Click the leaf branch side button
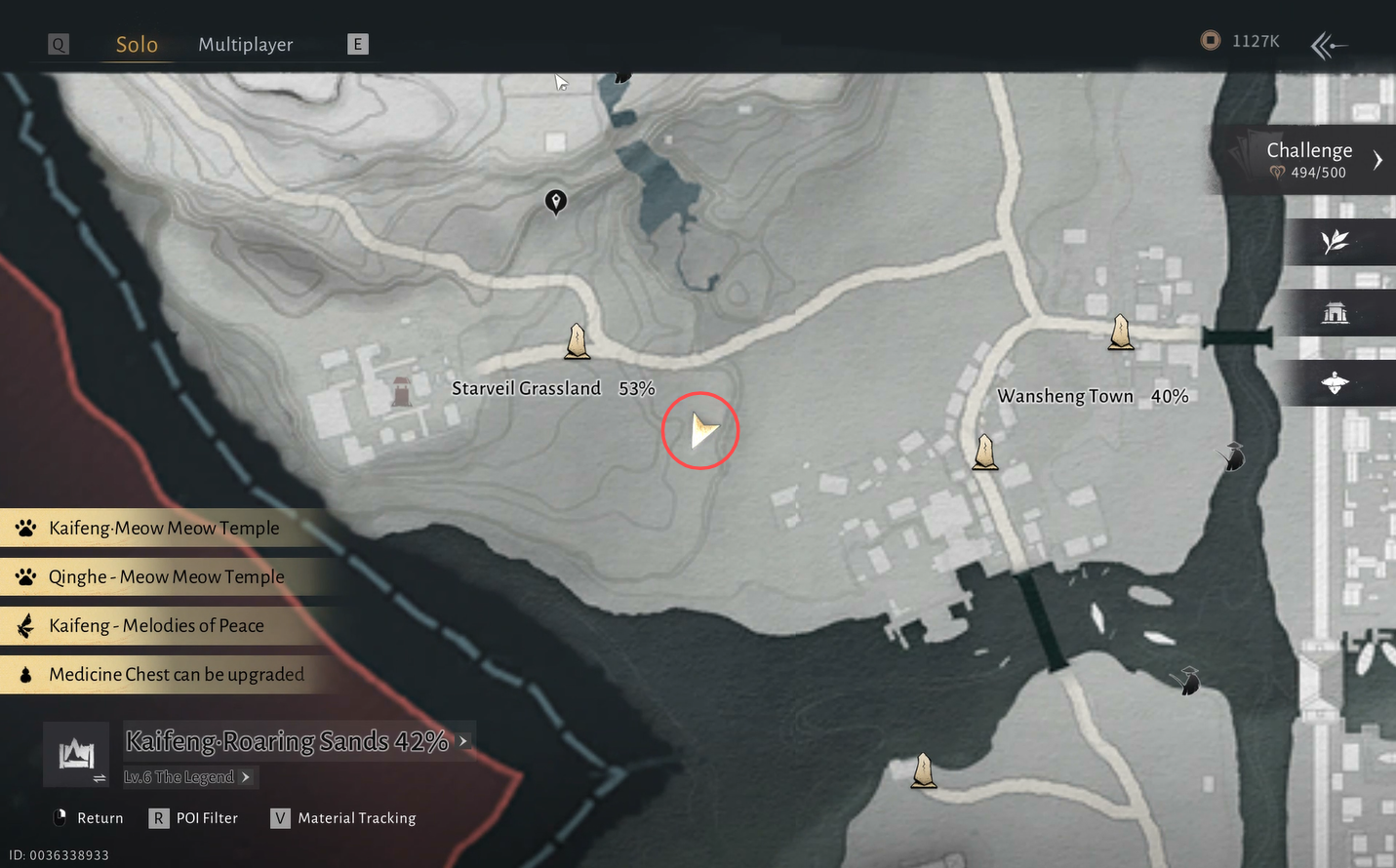 (1335, 242)
